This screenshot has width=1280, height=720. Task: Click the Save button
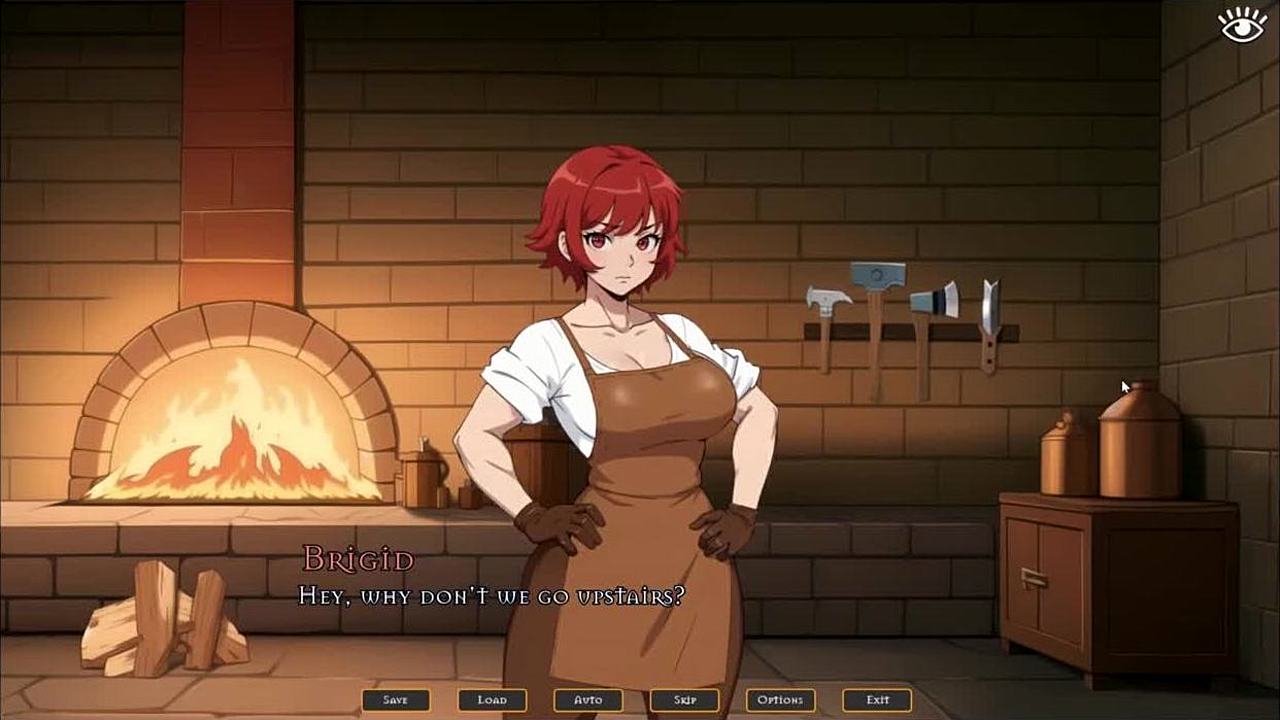396,700
